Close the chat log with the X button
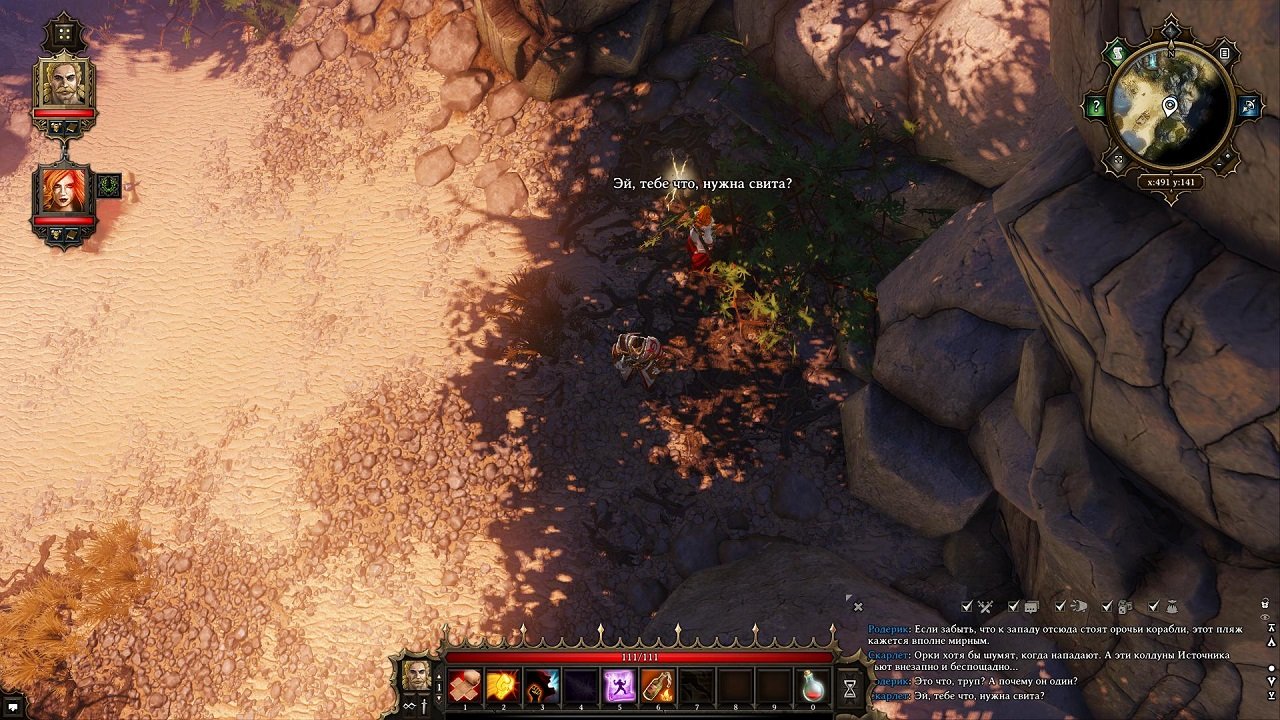This screenshot has height=720, width=1280. (858, 606)
